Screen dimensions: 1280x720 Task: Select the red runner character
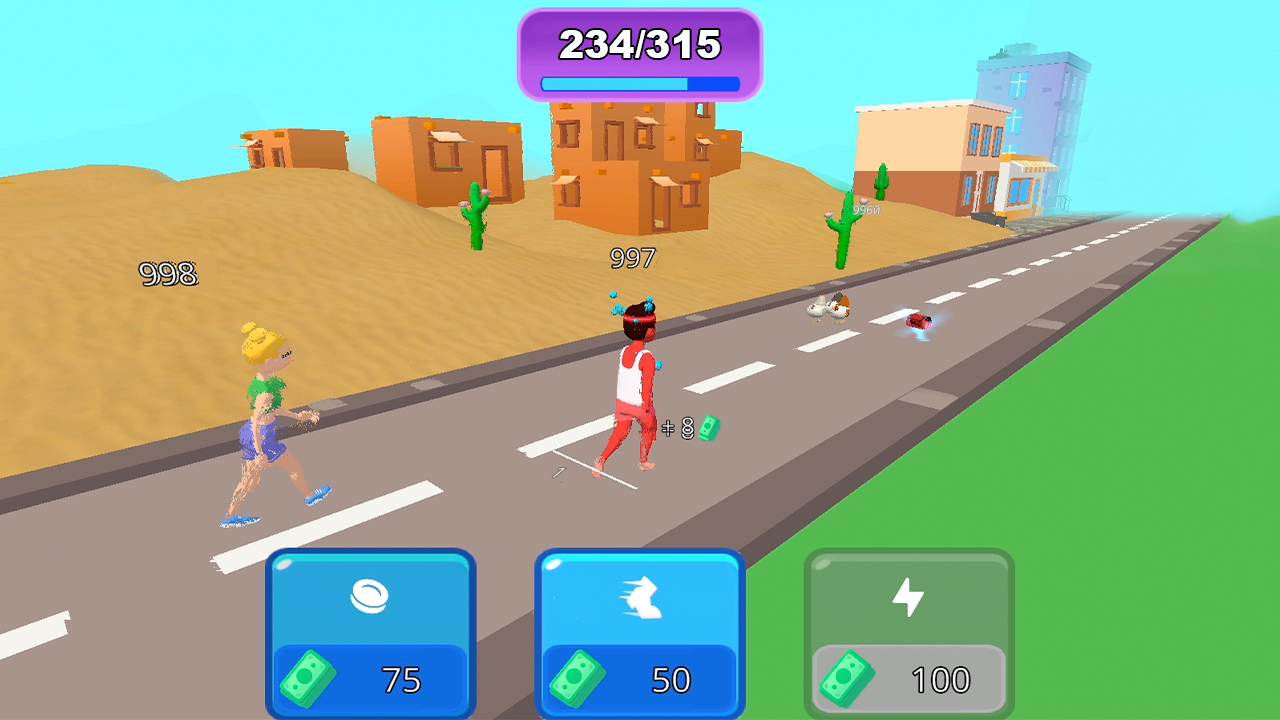coord(634,390)
